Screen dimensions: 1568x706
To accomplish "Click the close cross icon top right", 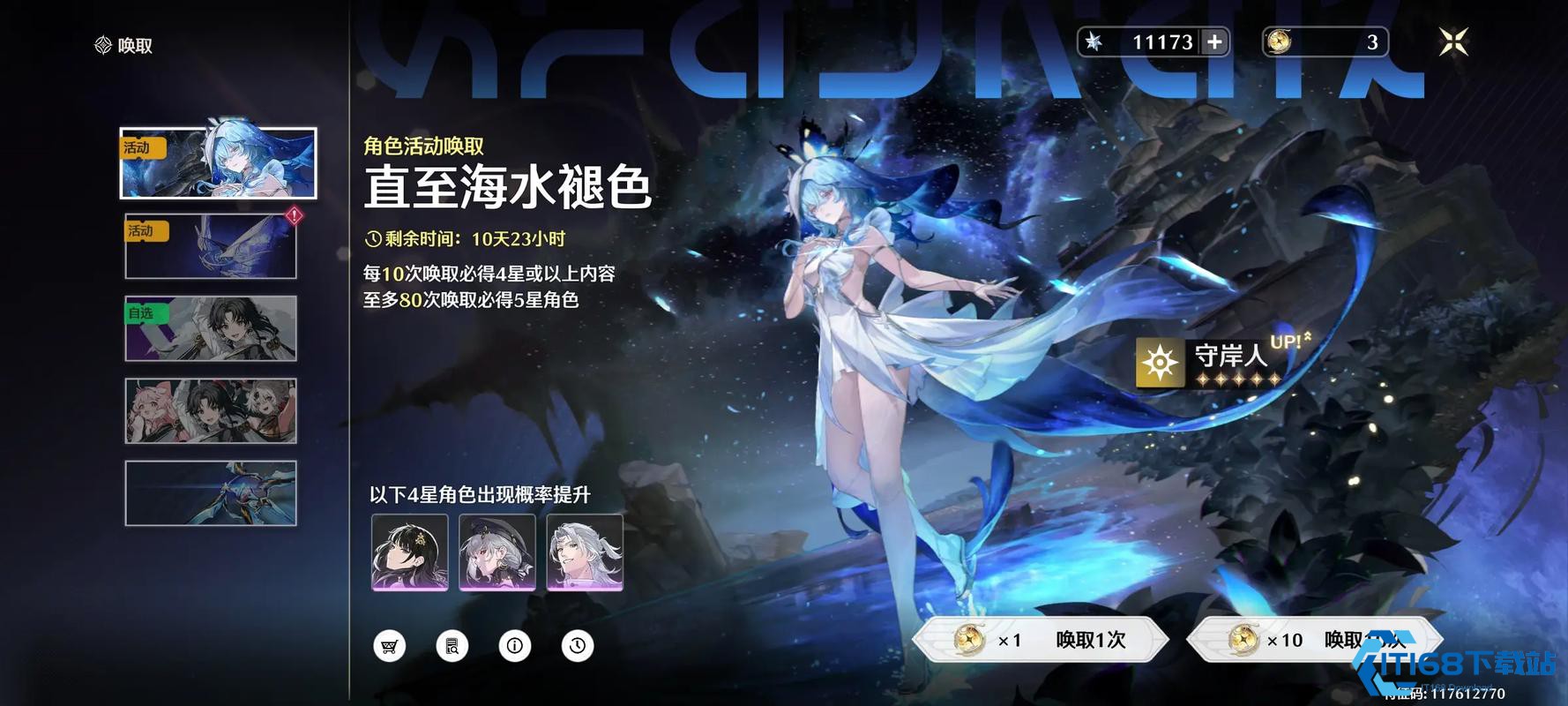I will pos(1454,41).
